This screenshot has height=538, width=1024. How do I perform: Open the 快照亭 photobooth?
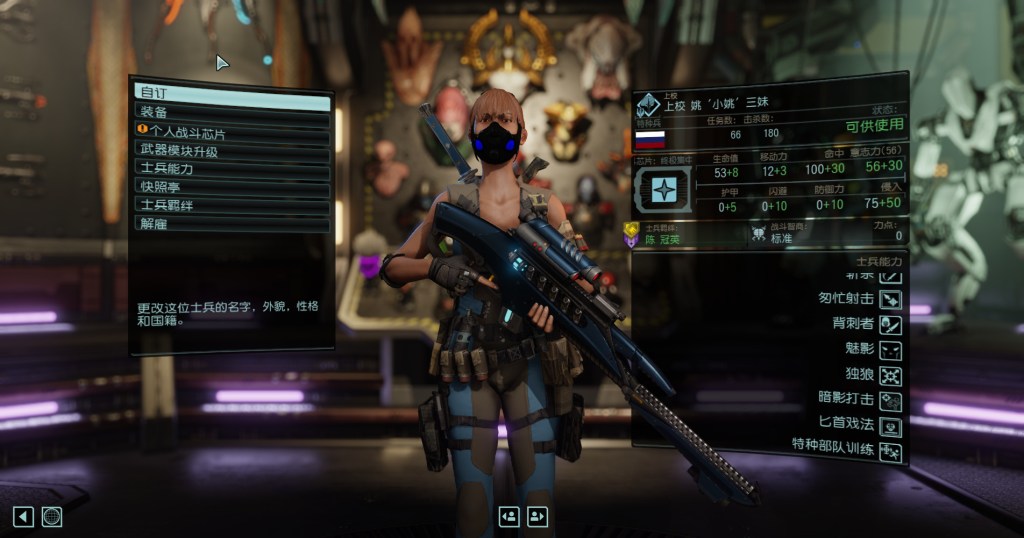coord(232,186)
